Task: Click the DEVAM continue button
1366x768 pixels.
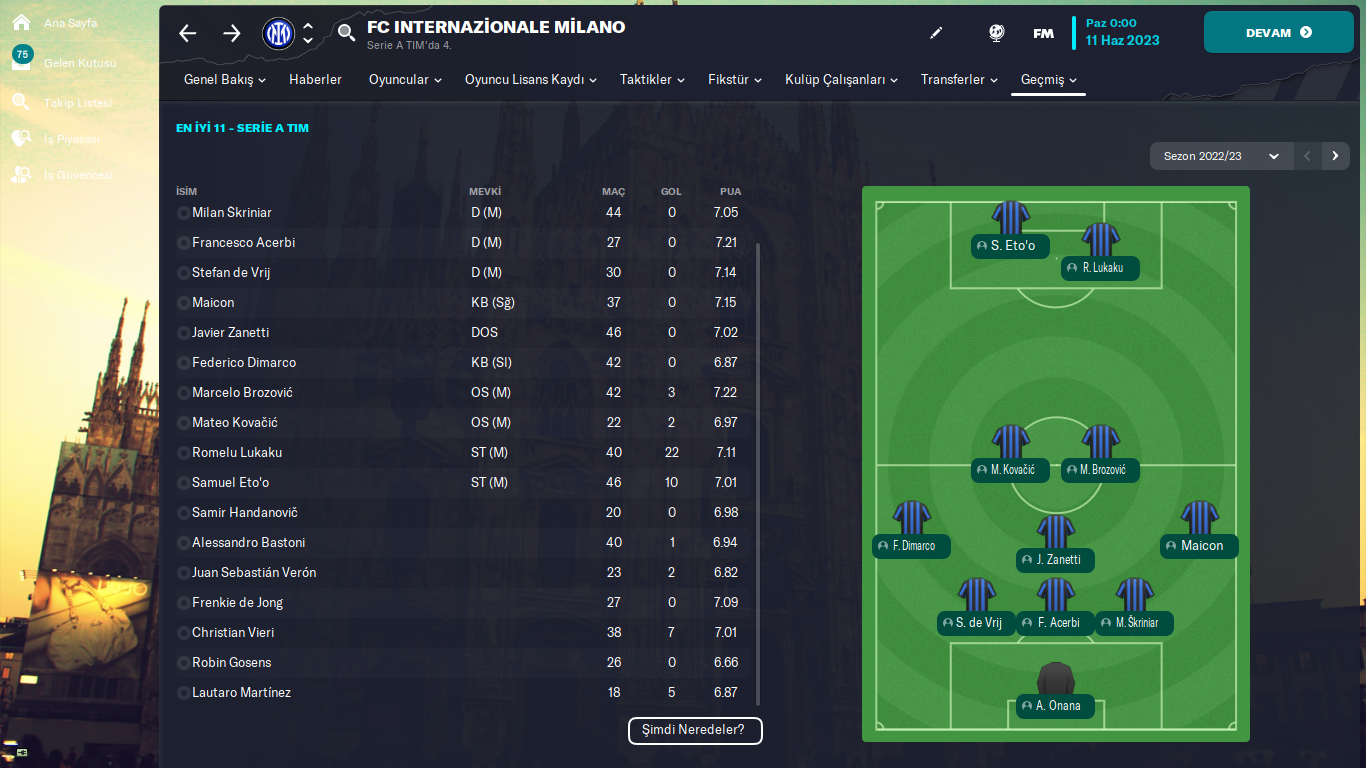Action: coord(1277,32)
